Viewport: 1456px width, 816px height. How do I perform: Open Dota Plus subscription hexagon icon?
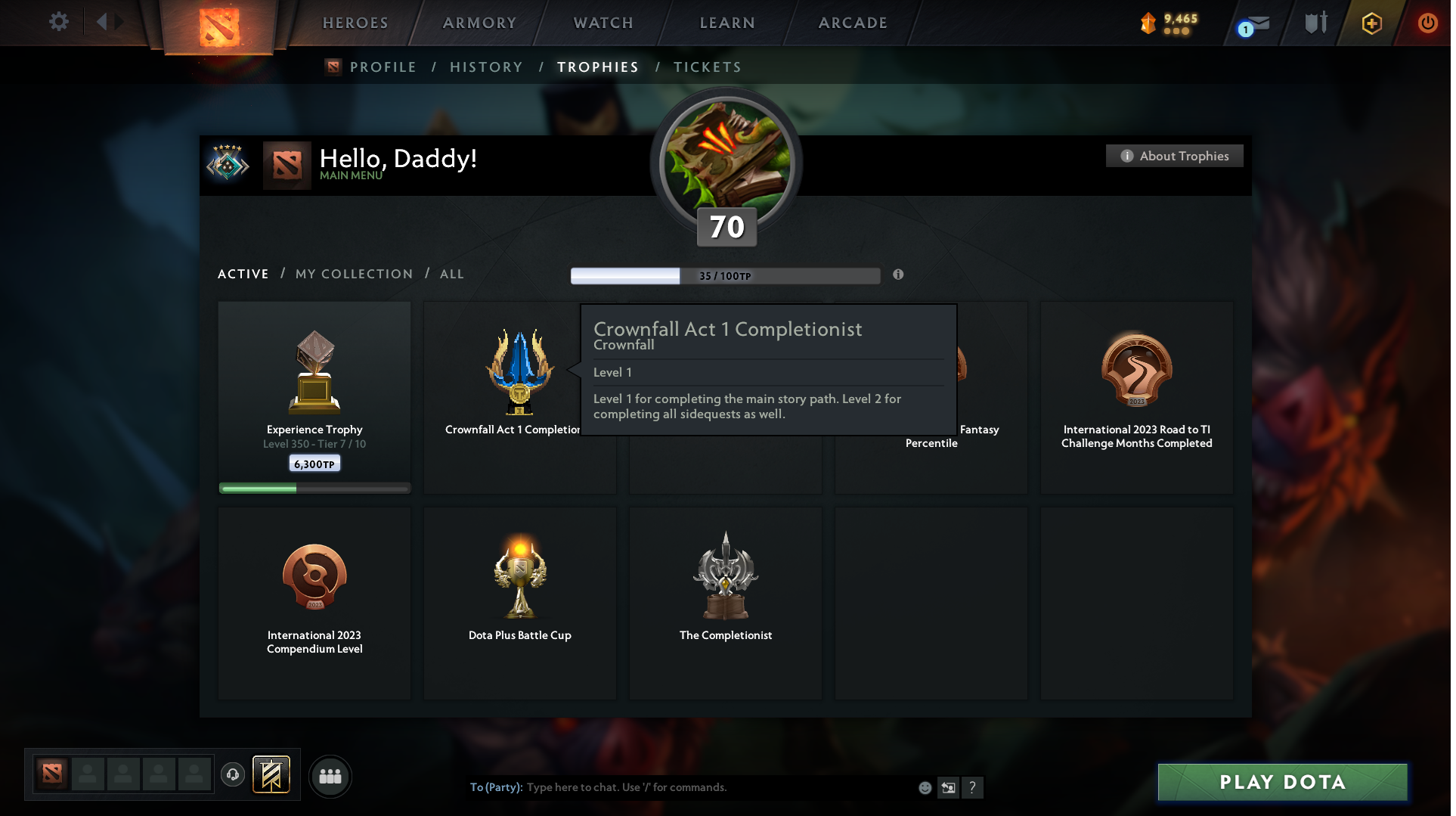pos(1371,23)
